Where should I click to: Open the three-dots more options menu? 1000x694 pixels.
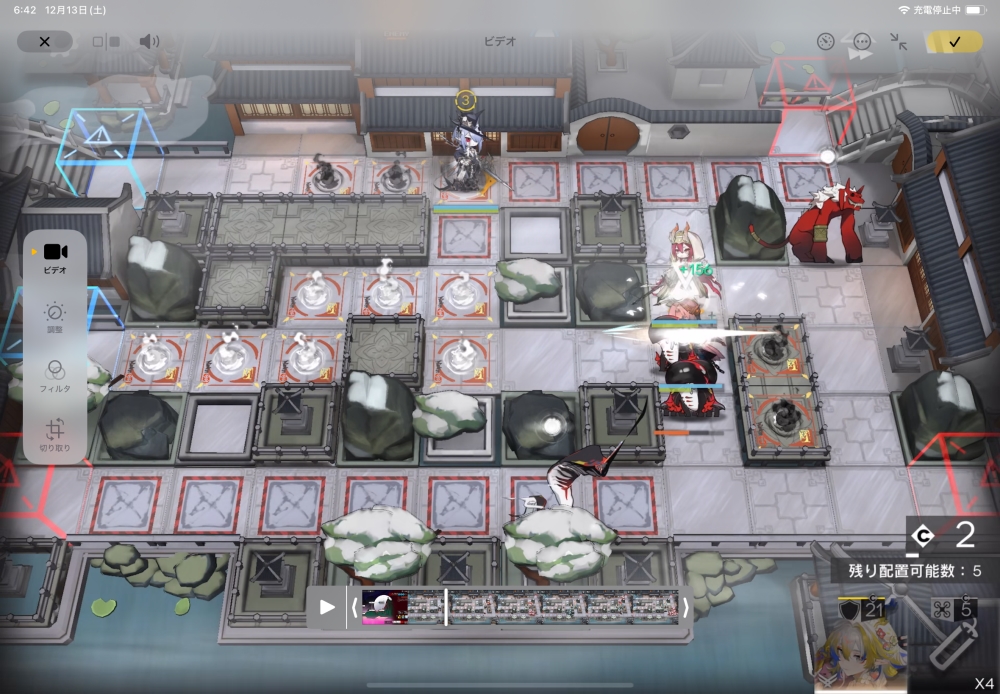[862, 42]
